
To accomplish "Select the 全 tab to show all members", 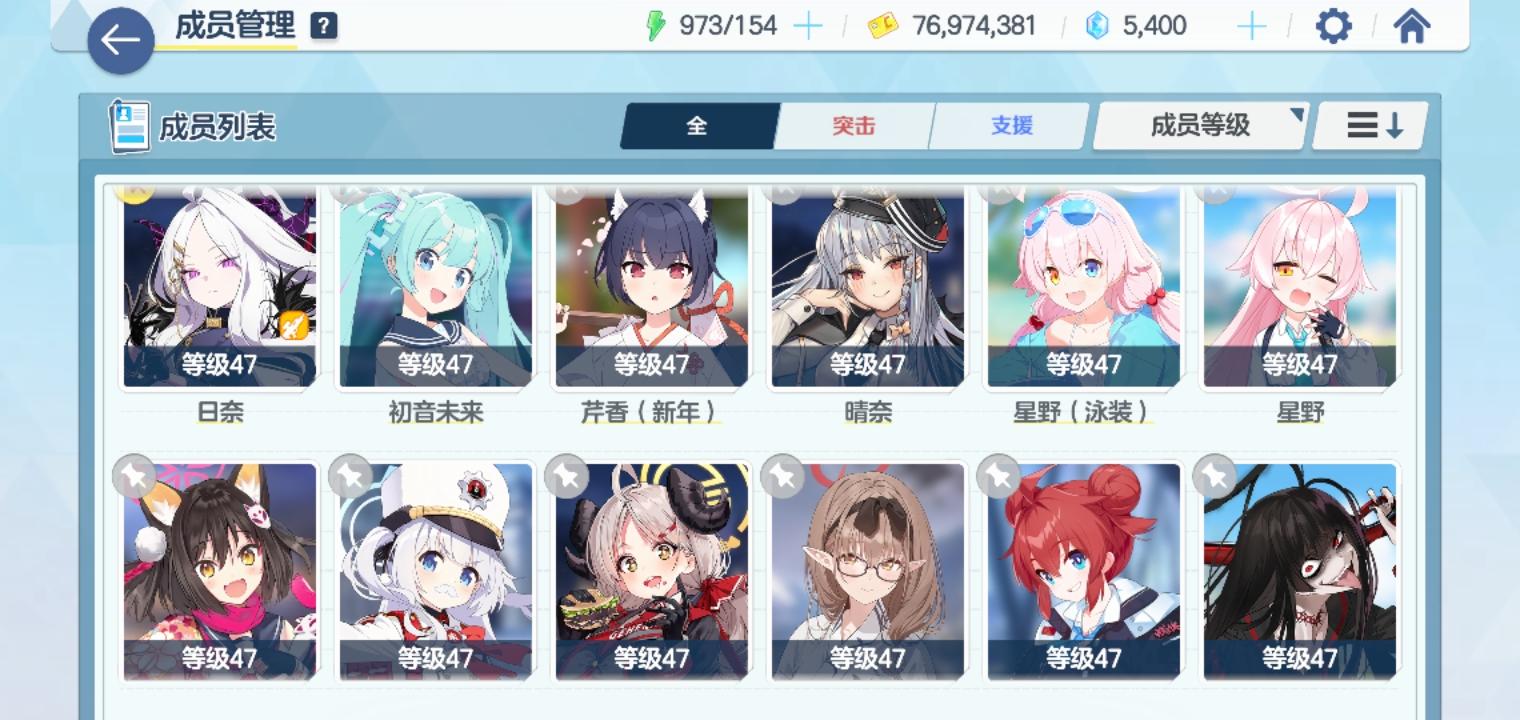I will click(x=698, y=125).
